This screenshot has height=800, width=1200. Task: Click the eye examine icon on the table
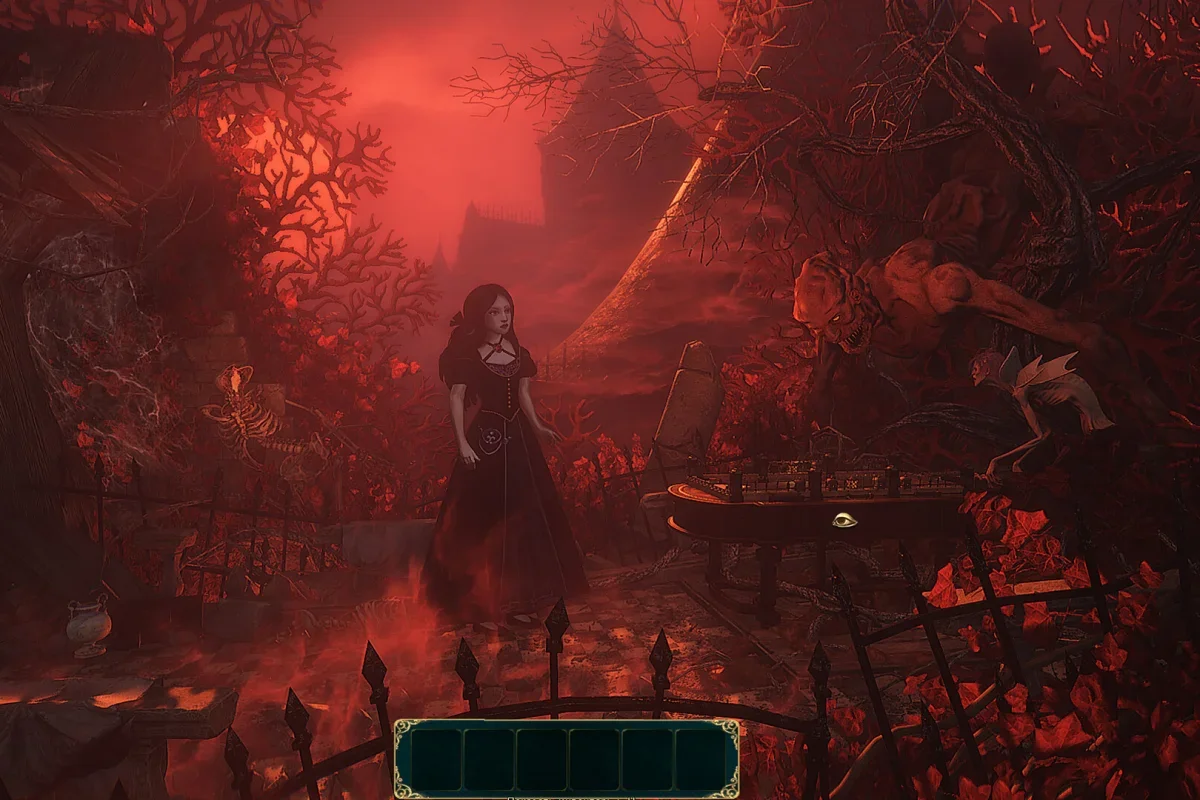(x=844, y=520)
